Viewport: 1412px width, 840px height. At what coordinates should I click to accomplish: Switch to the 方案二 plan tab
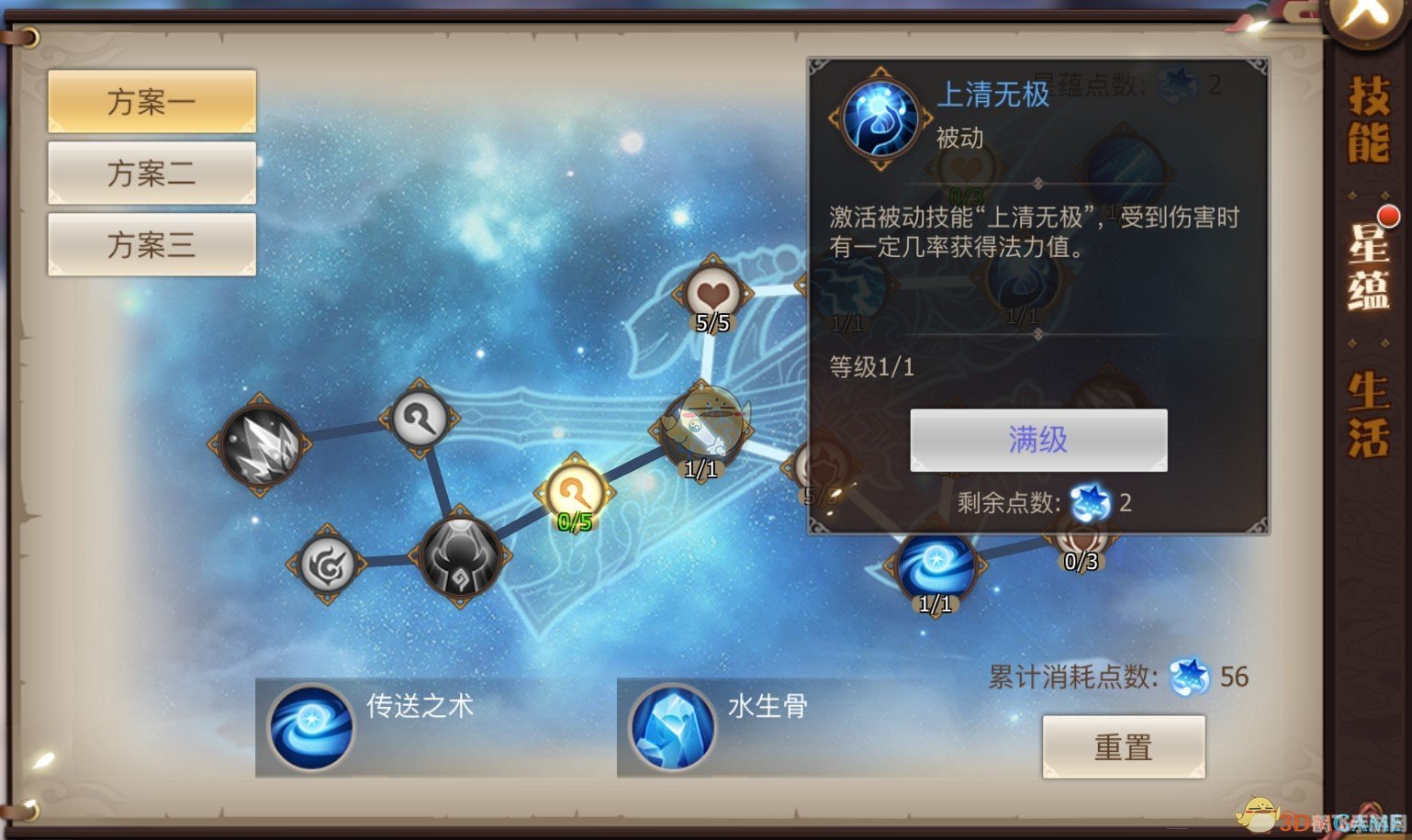click(x=151, y=173)
